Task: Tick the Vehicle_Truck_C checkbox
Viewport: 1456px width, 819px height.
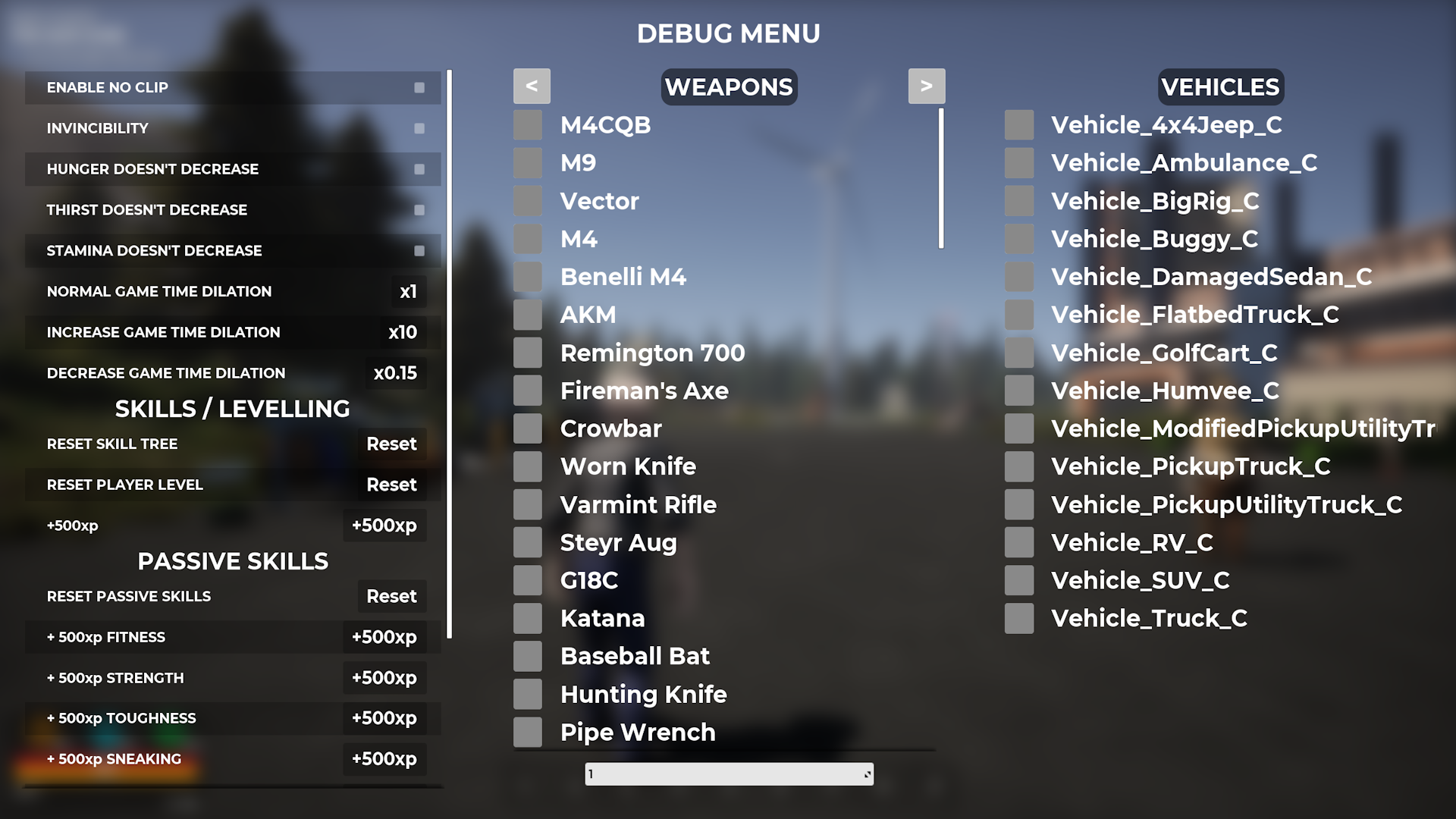Action: tap(1018, 618)
